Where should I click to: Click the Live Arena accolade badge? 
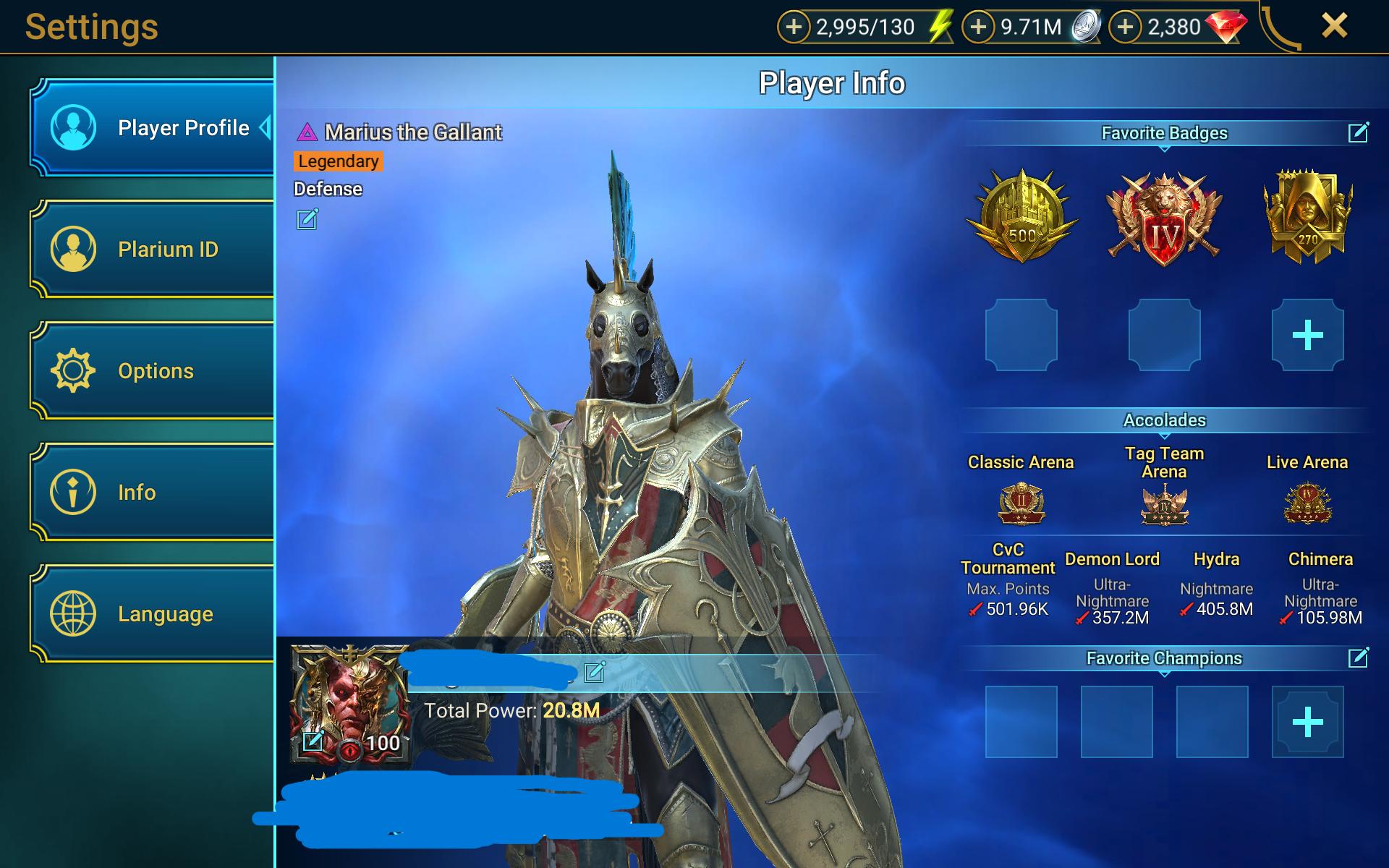(1307, 503)
